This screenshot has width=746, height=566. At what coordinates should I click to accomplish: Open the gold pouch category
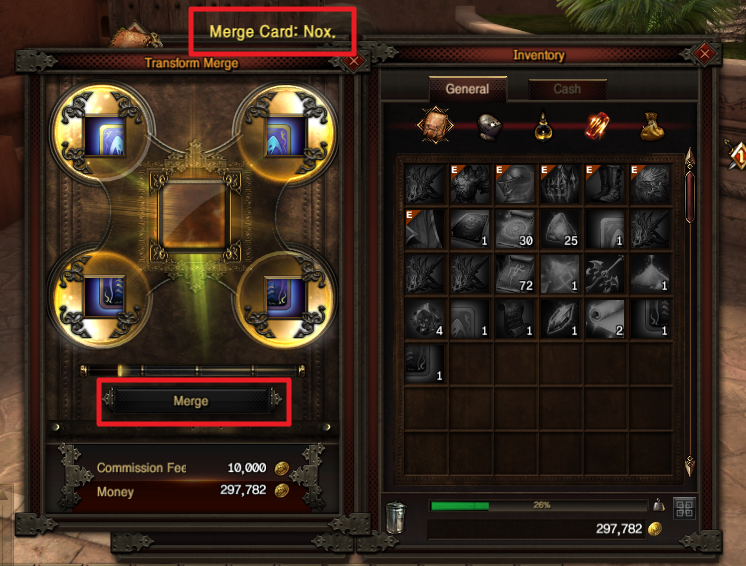[x=652, y=125]
